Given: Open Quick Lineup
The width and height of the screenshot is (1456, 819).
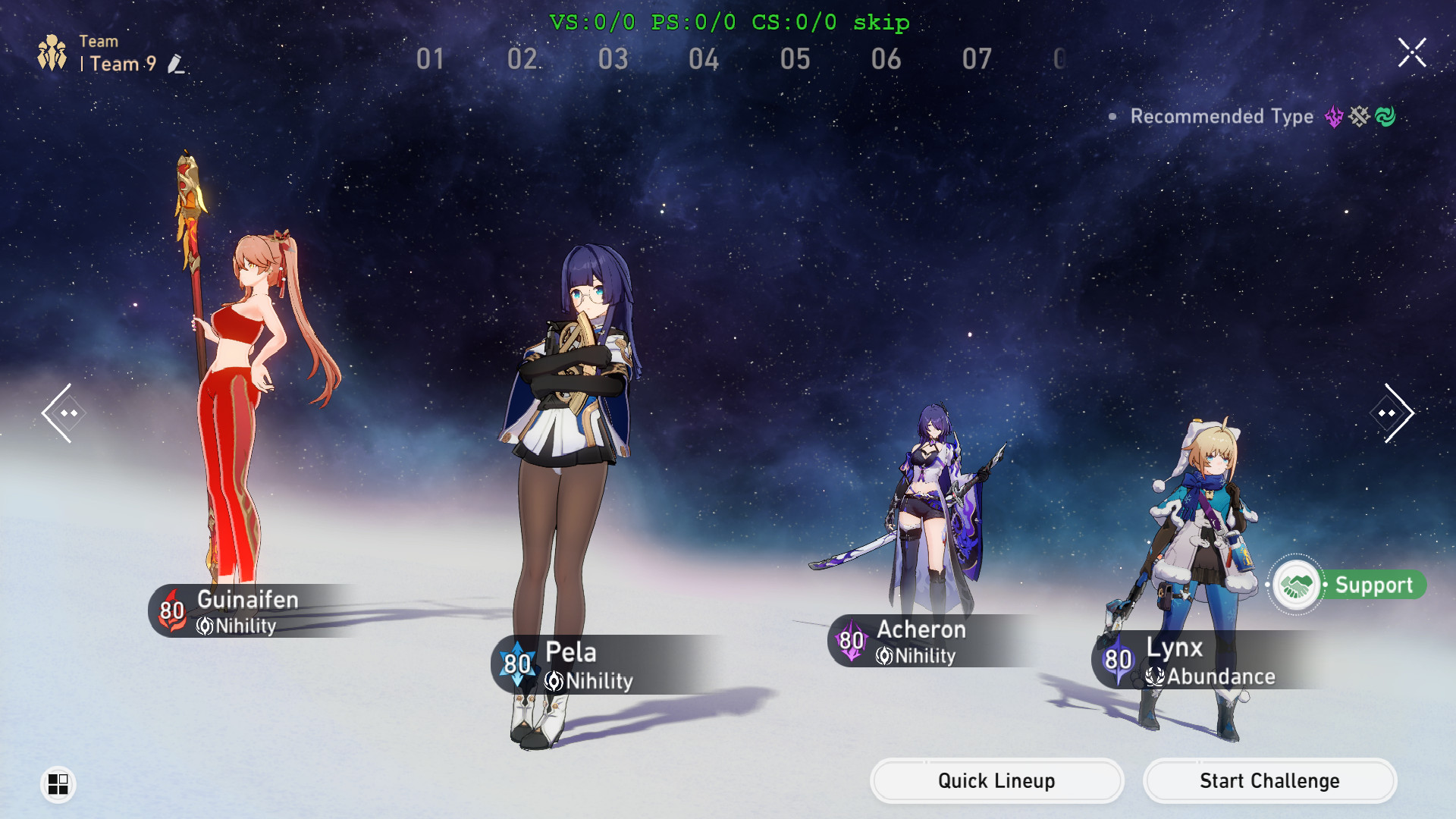Looking at the screenshot, I should click(996, 780).
